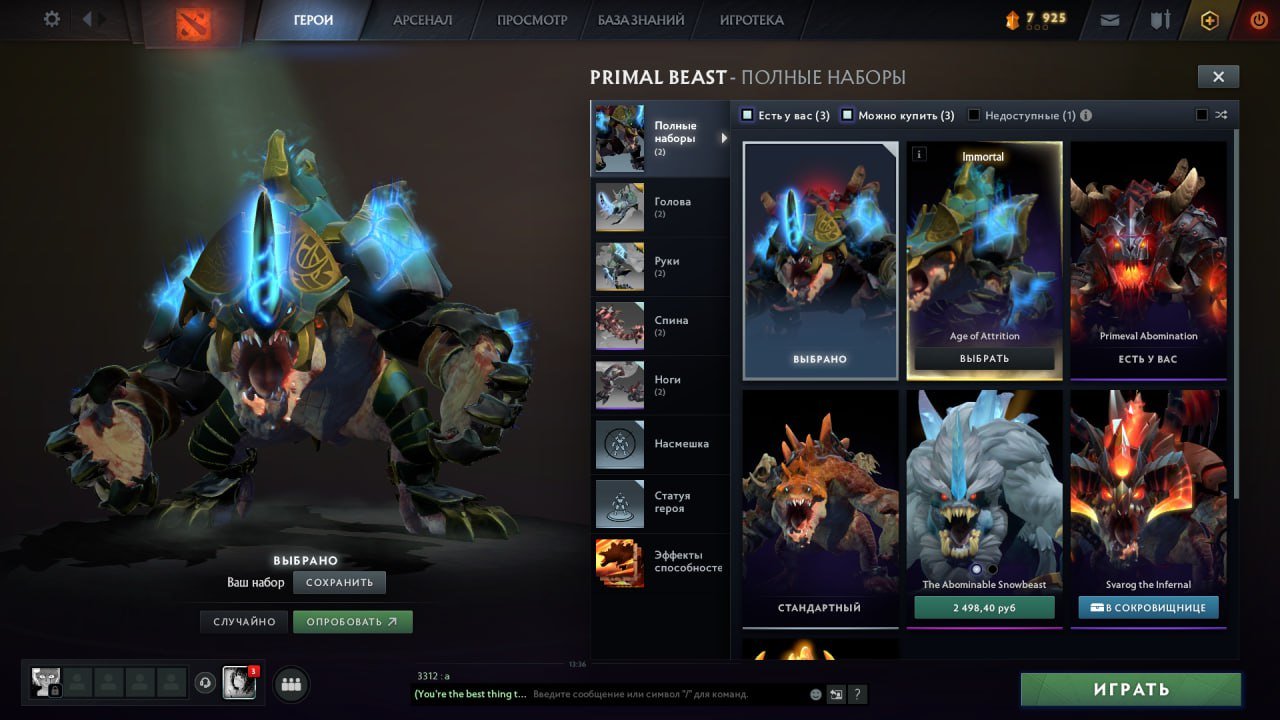Click the Dota Plus hexagon icon

[1209, 19]
